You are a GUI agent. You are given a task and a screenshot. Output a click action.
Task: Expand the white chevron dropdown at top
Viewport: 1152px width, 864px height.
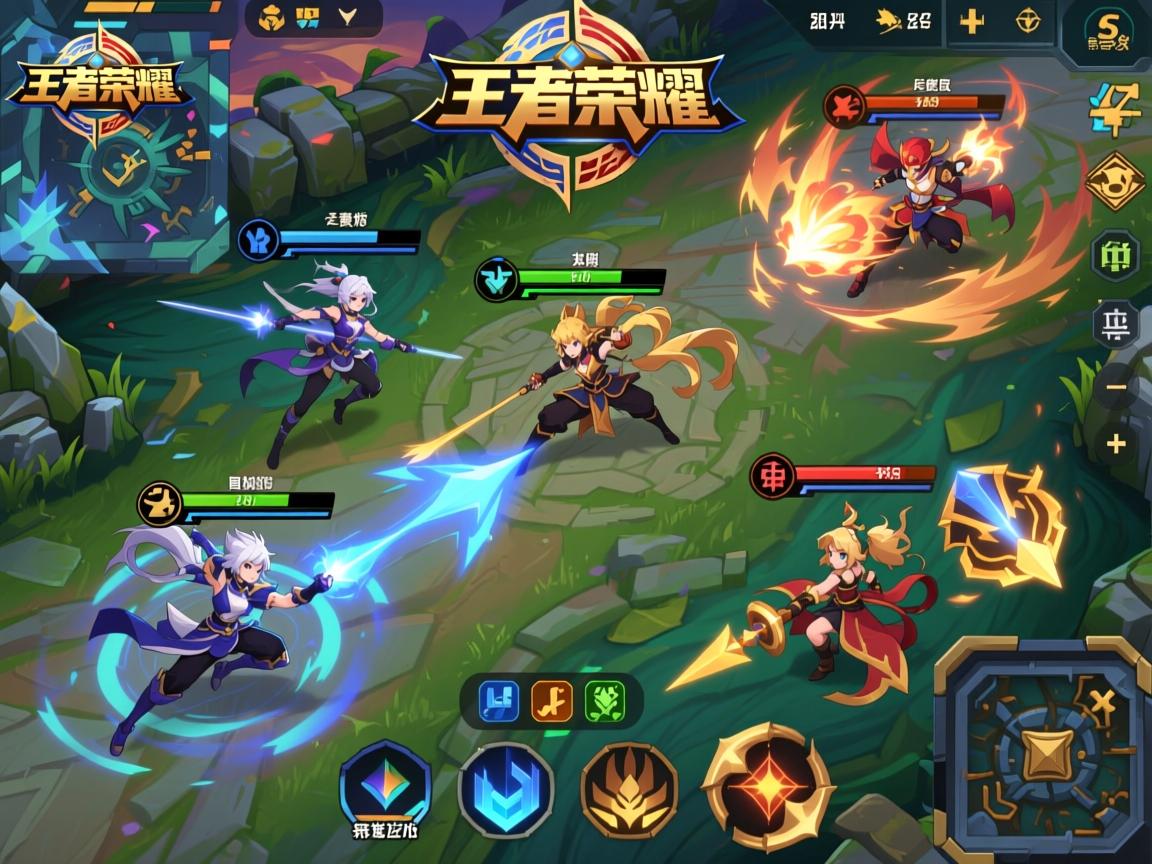click(348, 16)
